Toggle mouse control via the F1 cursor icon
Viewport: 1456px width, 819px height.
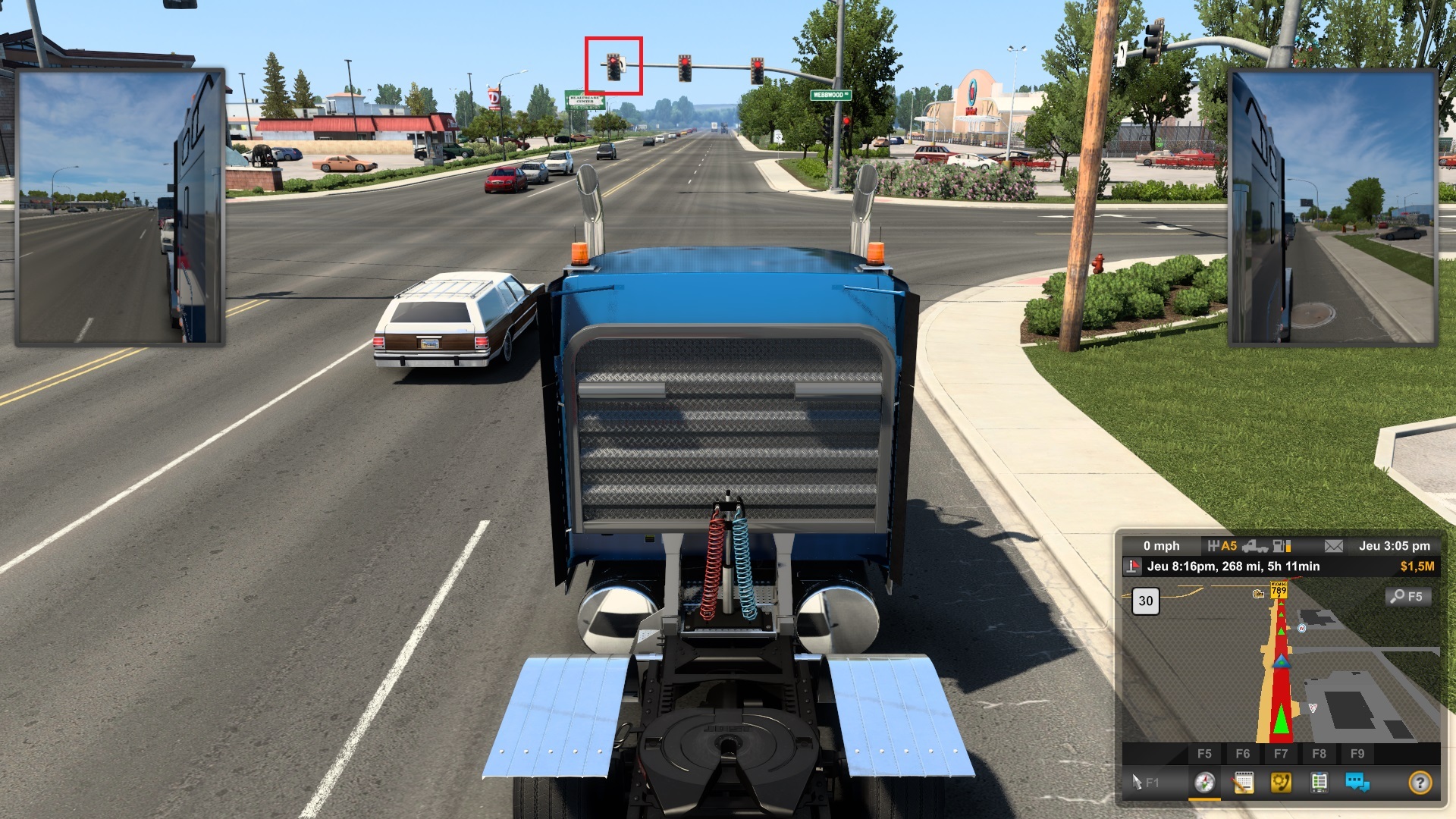[1137, 780]
